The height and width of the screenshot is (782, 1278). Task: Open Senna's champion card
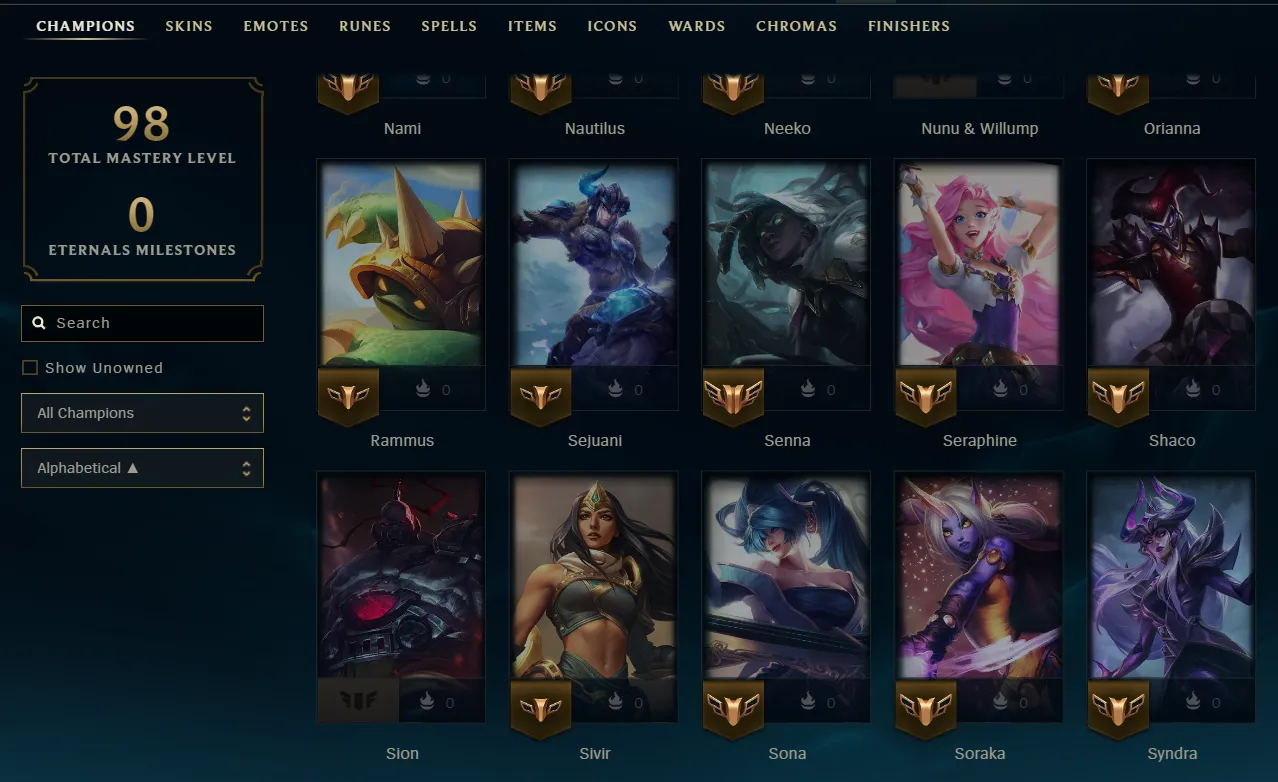click(x=786, y=265)
